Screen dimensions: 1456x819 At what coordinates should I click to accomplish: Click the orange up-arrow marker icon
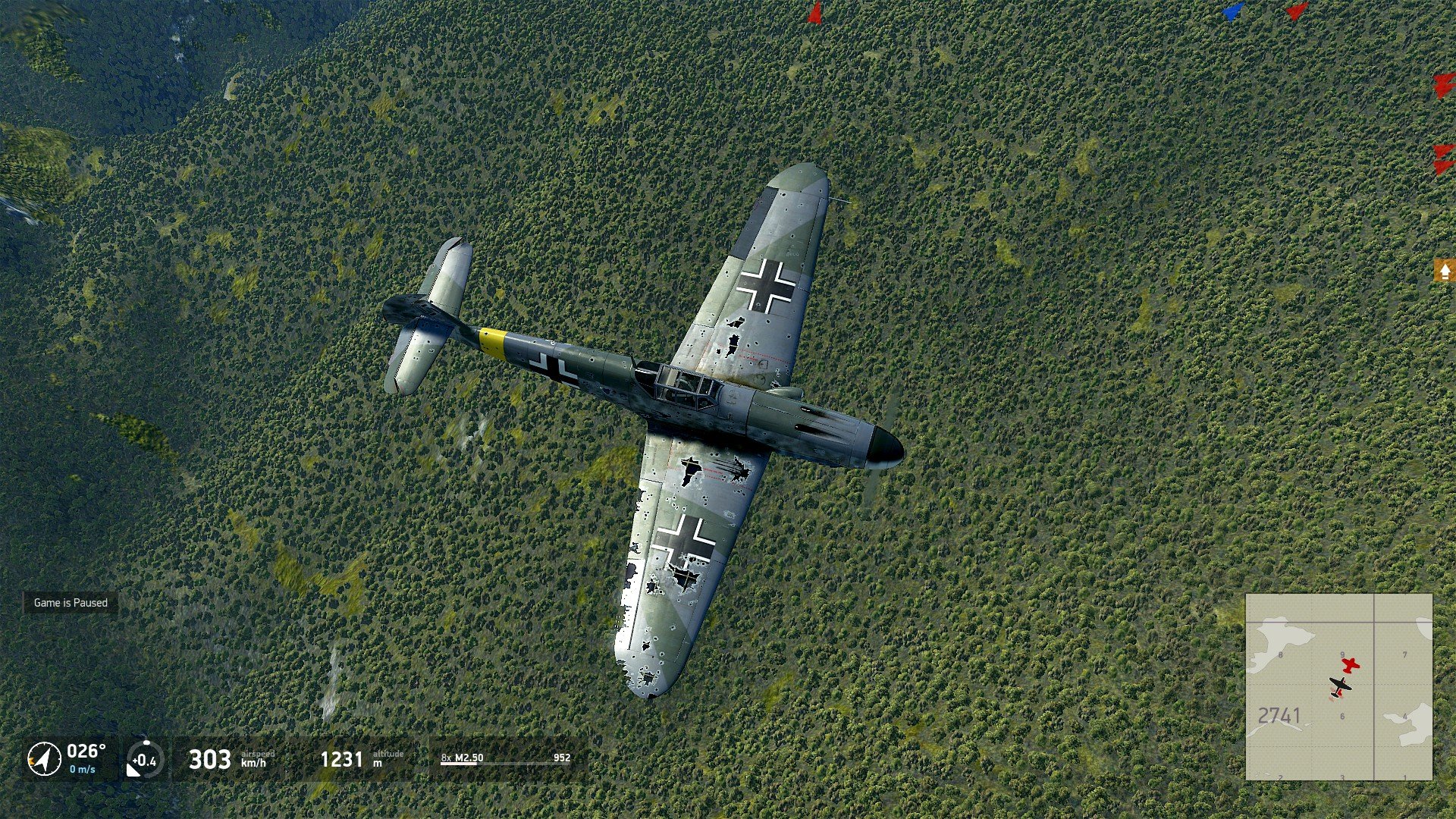[1445, 271]
